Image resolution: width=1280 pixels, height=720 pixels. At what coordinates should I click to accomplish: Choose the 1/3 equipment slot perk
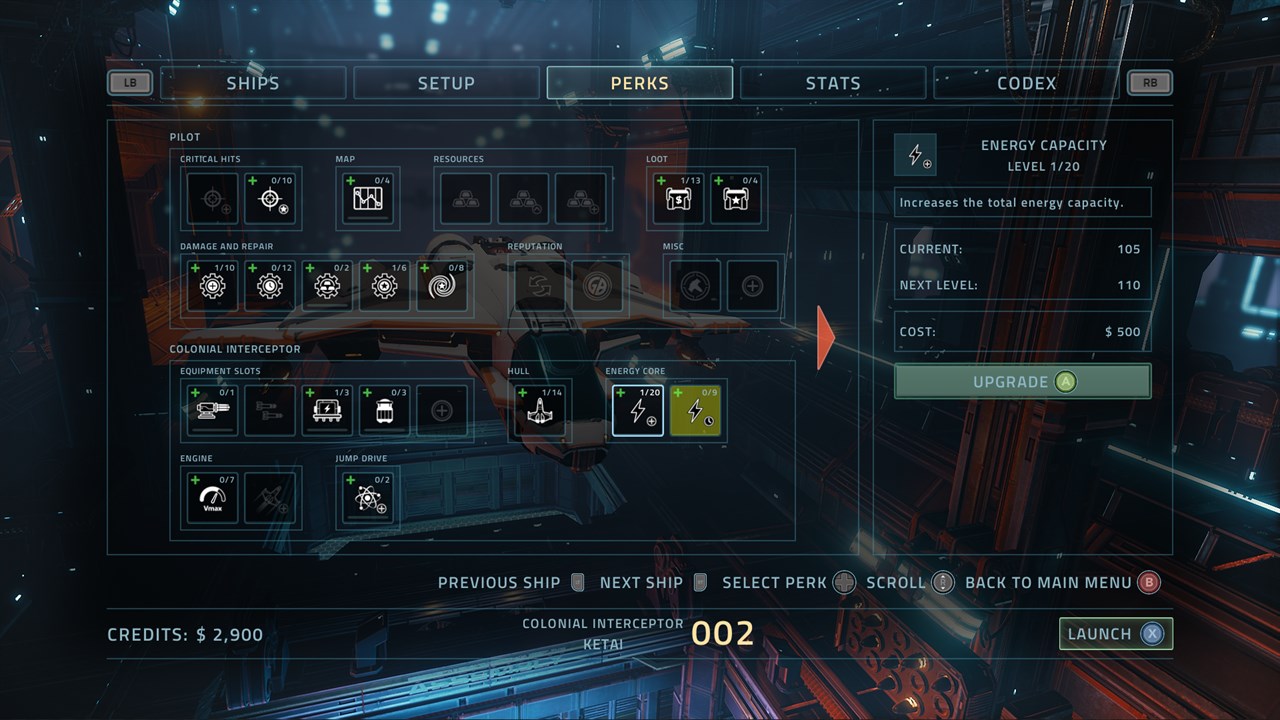pyautogui.click(x=327, y=411)
